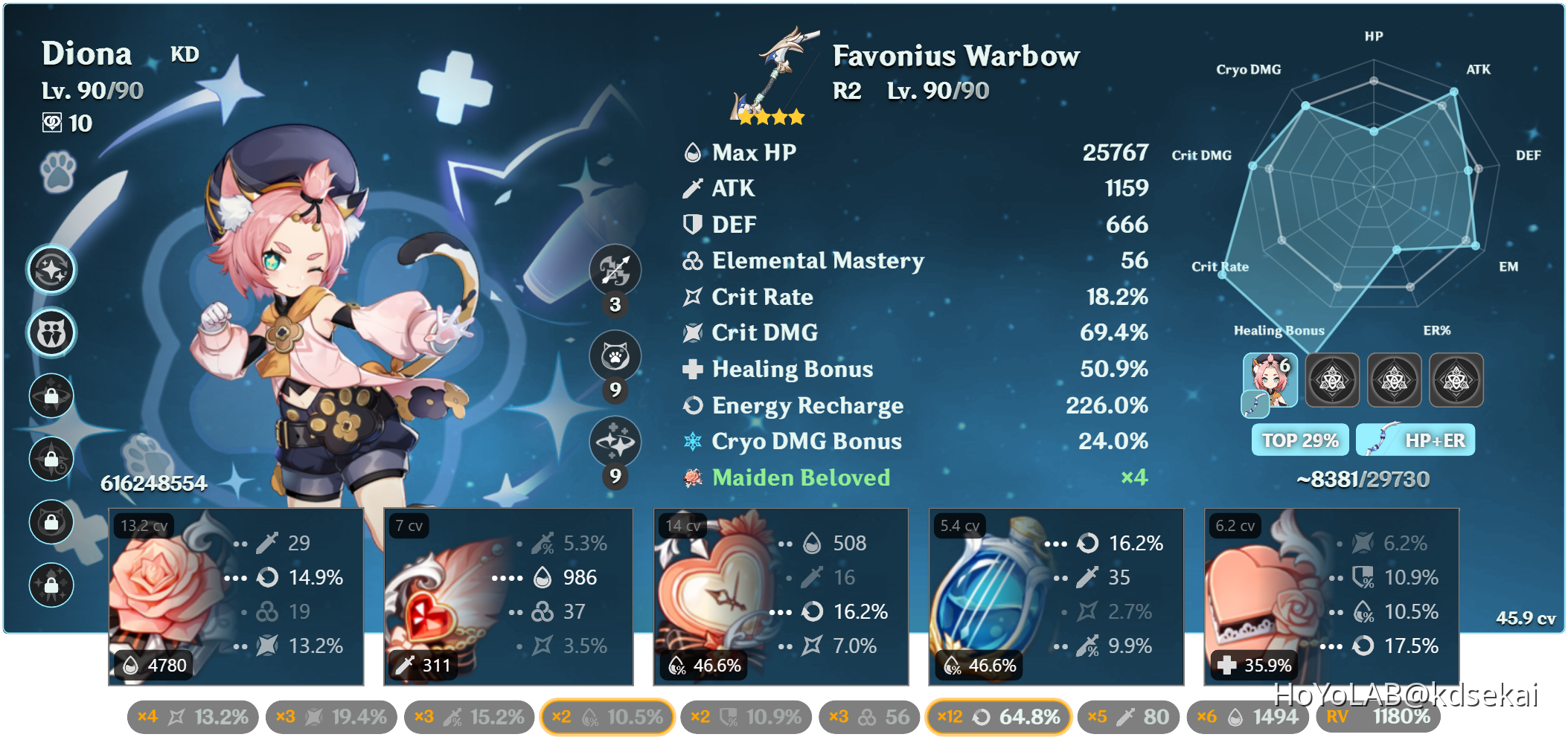Expand the circled 10.5% crit-rate substat summary
The image size is (1568, 740).
[x=607, y=716]
